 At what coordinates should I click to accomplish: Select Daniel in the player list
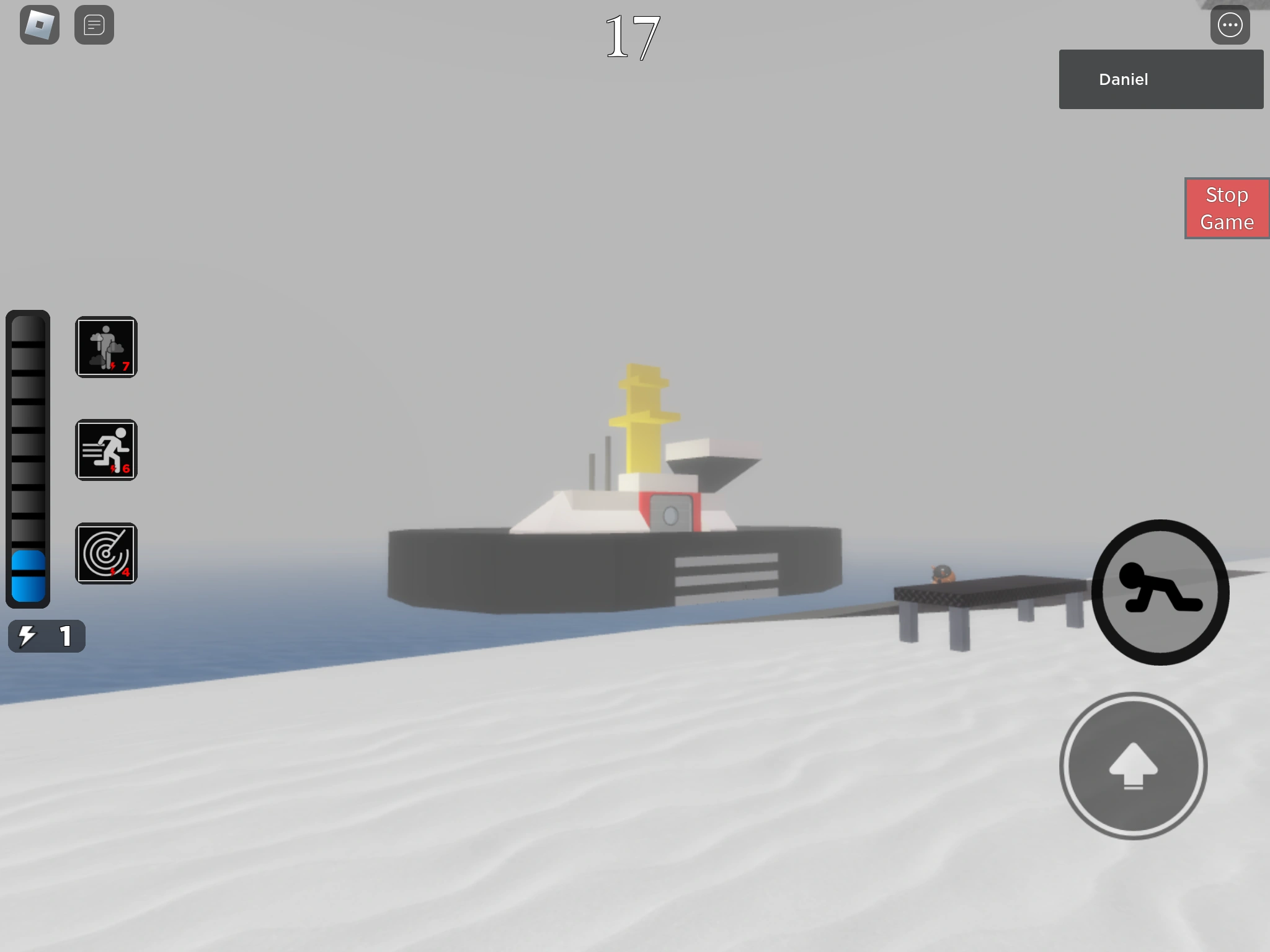point(1160,79)
